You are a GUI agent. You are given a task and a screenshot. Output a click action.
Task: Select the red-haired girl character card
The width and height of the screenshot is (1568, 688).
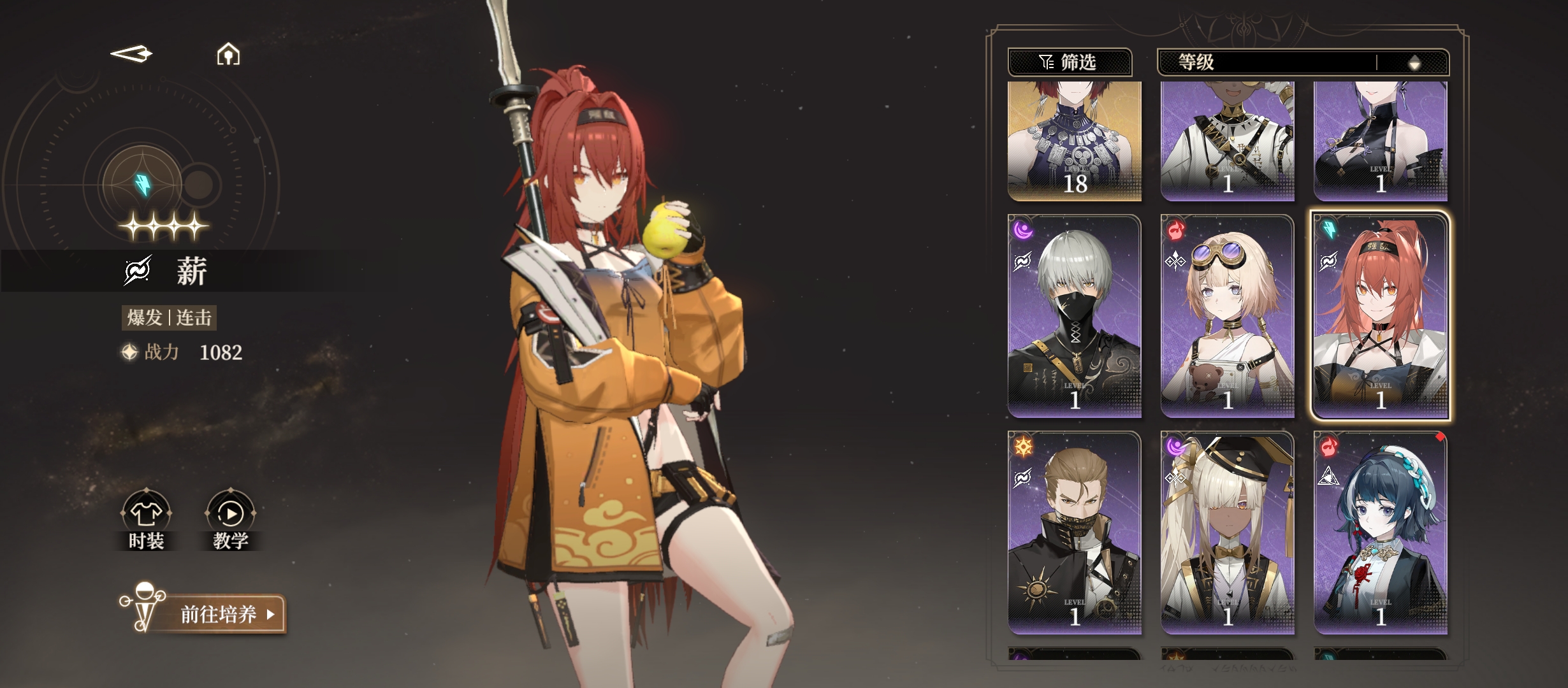click(x=1381, y=317)
